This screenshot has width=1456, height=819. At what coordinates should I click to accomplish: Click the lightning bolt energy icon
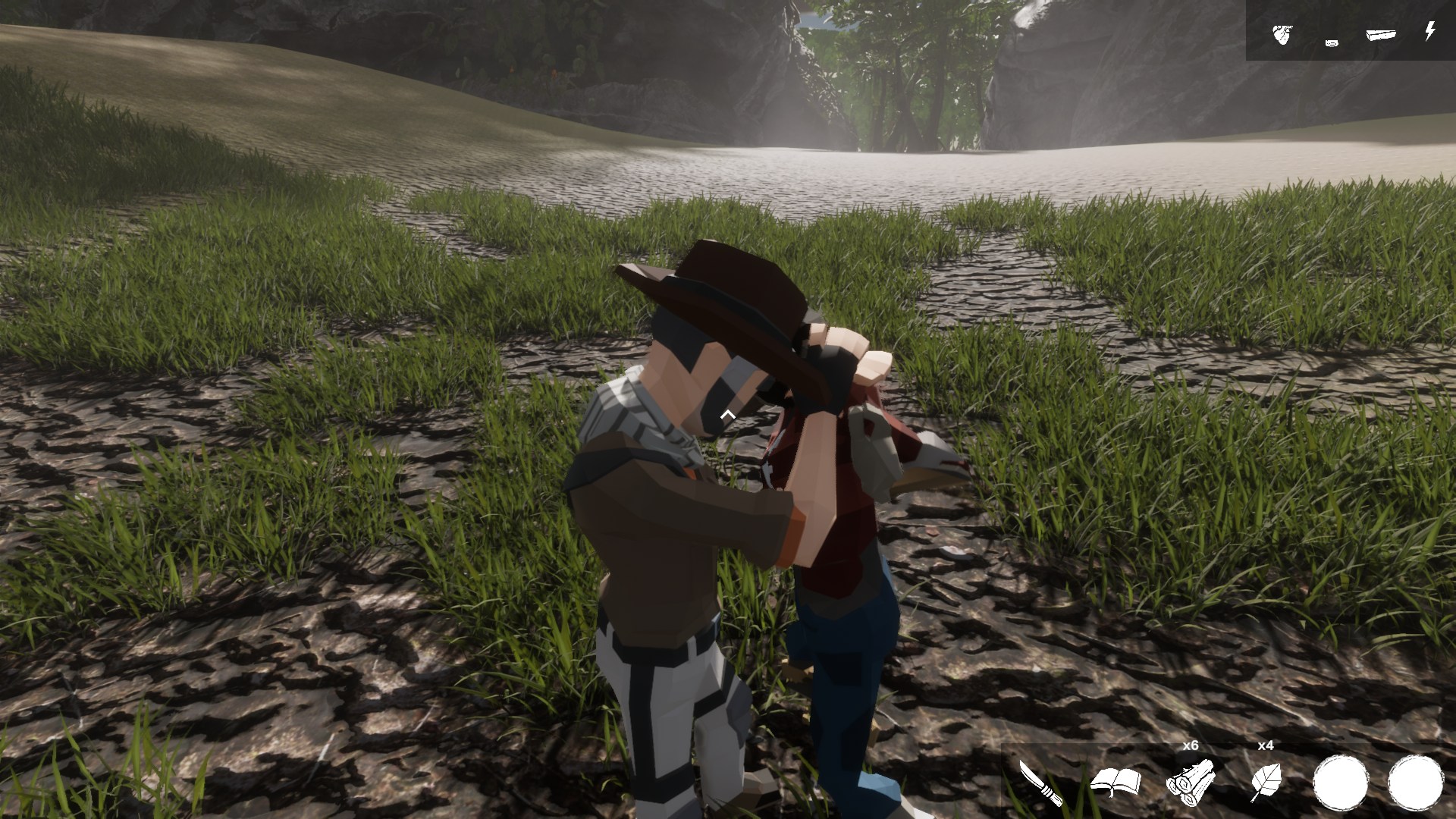point(1429,32)
